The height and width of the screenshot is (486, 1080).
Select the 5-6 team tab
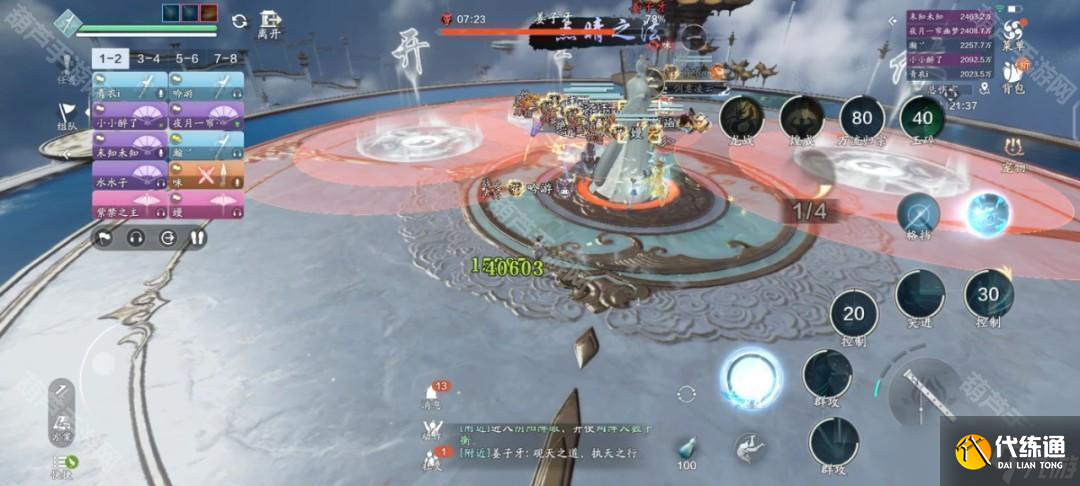[187, 59]
